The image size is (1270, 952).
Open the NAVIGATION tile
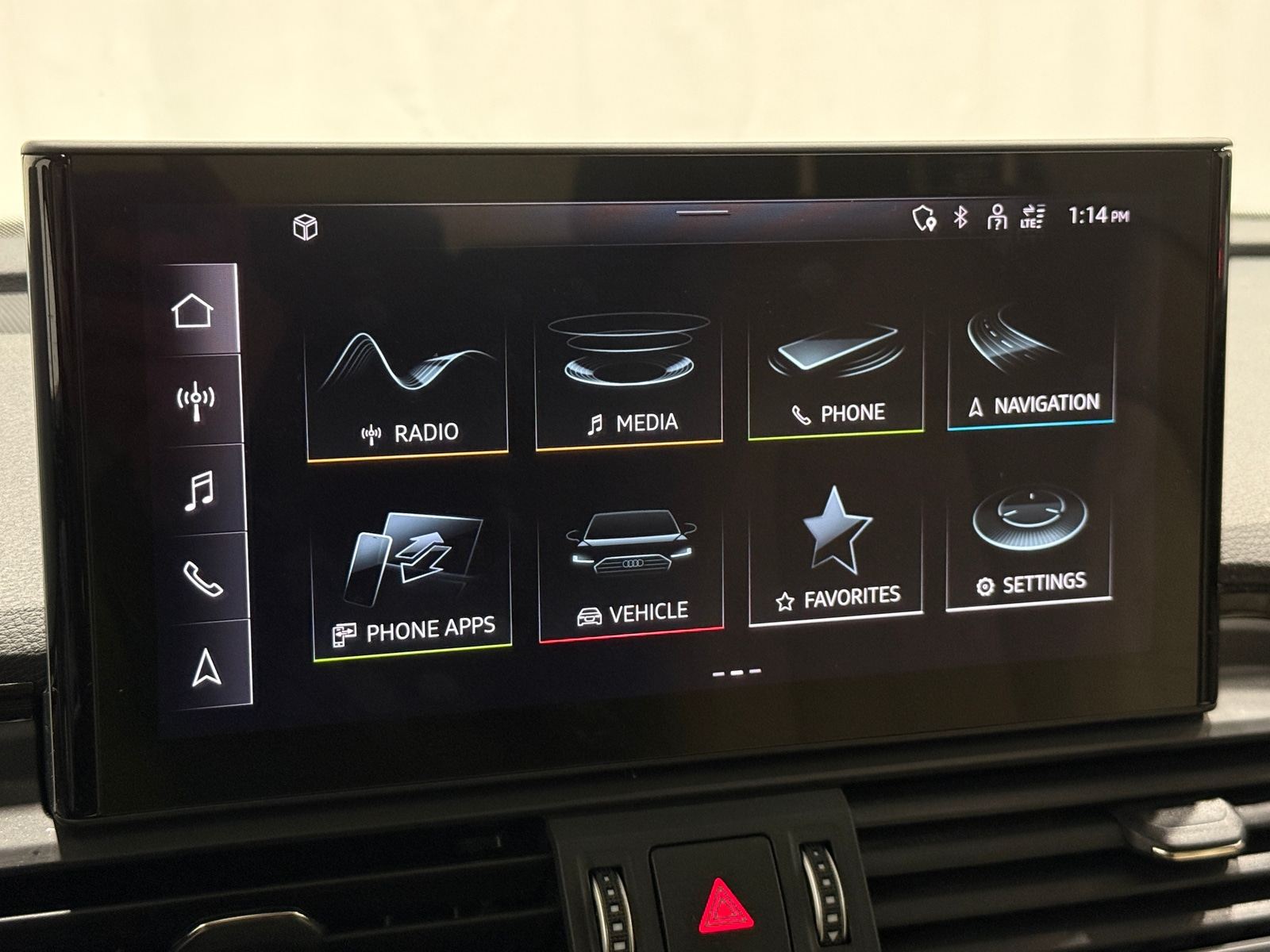[x=1032, y=365]
